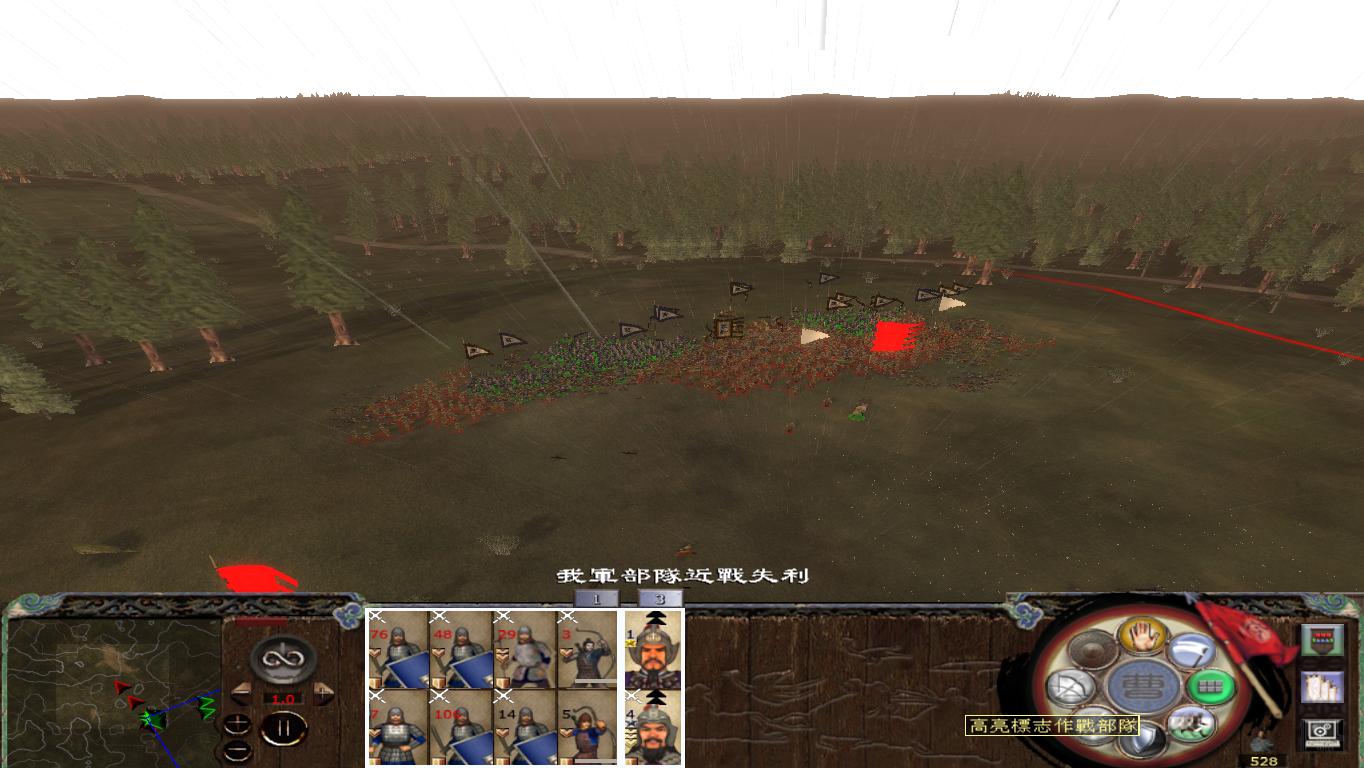
Task: Toggle unlimited time infinity button
Action: point(286,657)
